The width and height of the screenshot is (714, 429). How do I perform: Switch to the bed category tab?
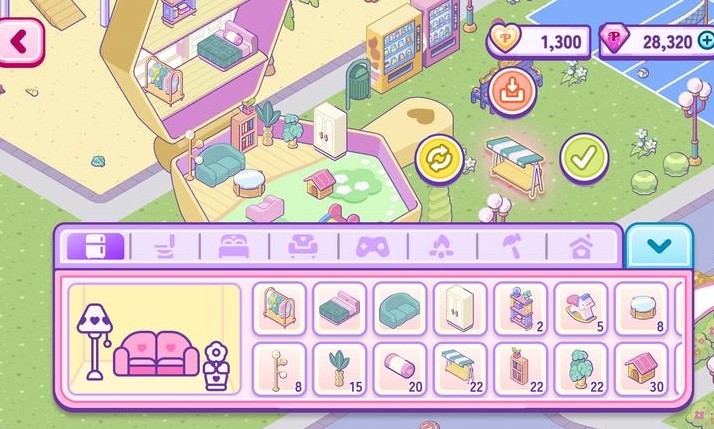[x=233, y=246]
